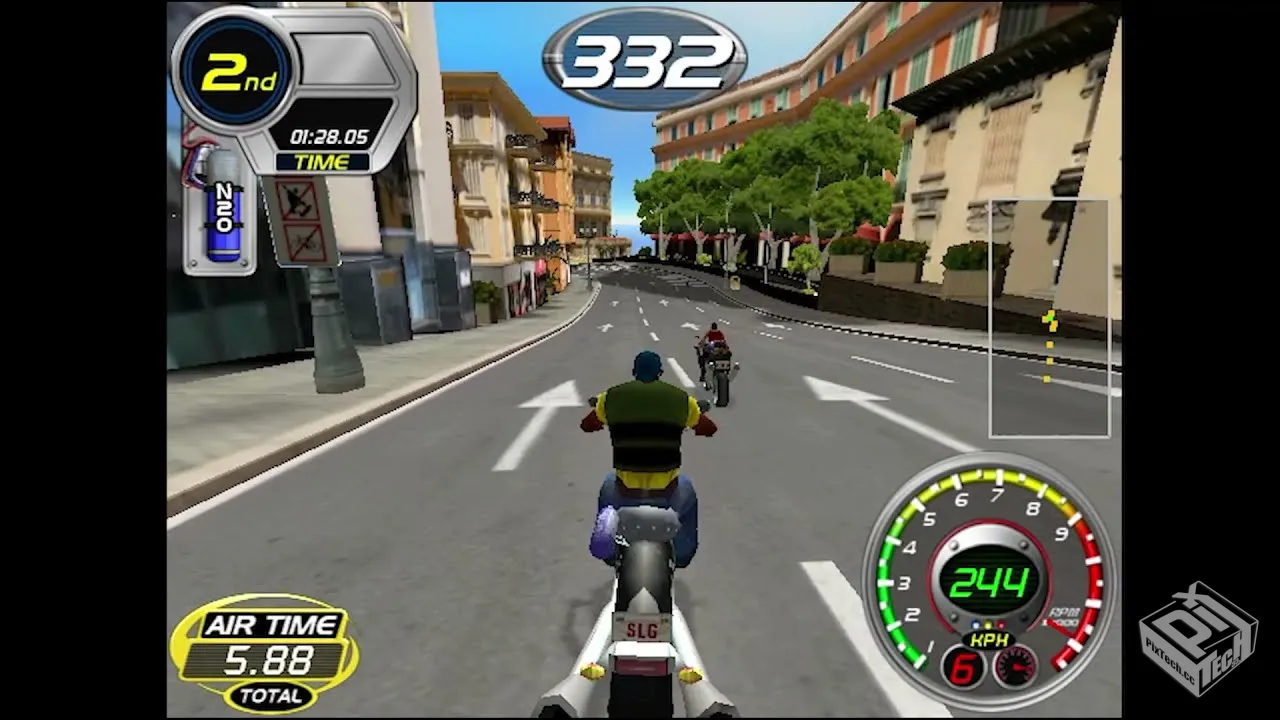Open the track minimap panel
This screenshot has width=1280, height=720.
point(1048,318)
